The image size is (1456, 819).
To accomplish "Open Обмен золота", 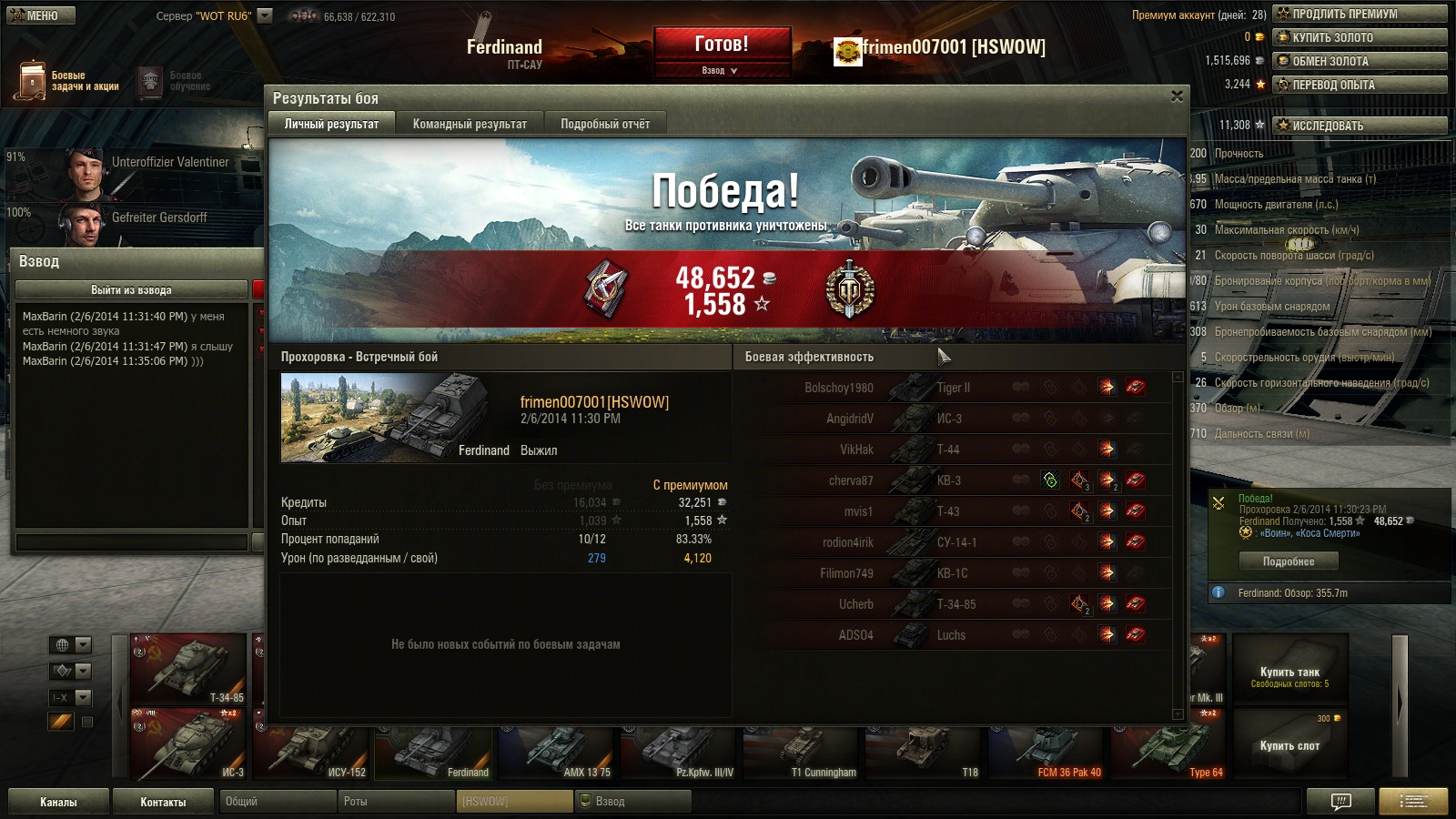I will tap(1359, 61).
